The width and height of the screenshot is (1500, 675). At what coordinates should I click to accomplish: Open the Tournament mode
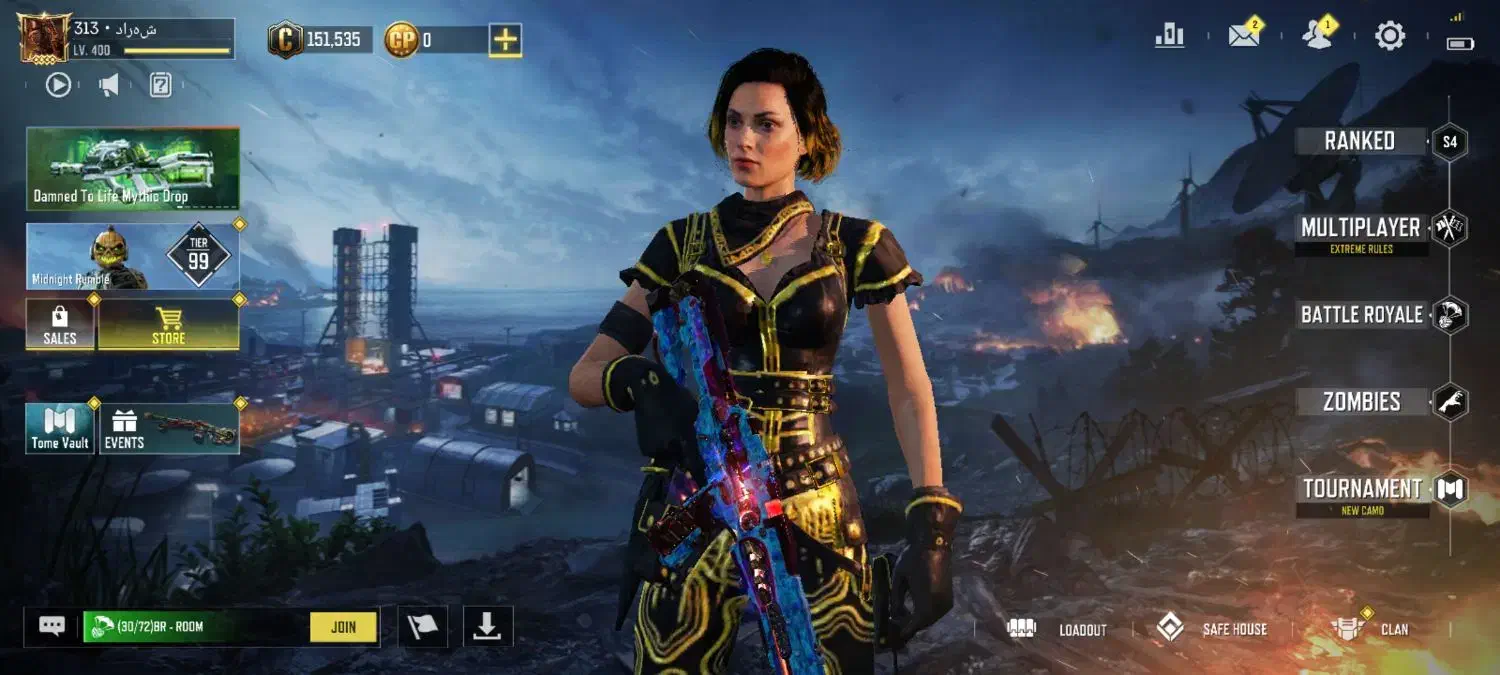(1362, 489)
